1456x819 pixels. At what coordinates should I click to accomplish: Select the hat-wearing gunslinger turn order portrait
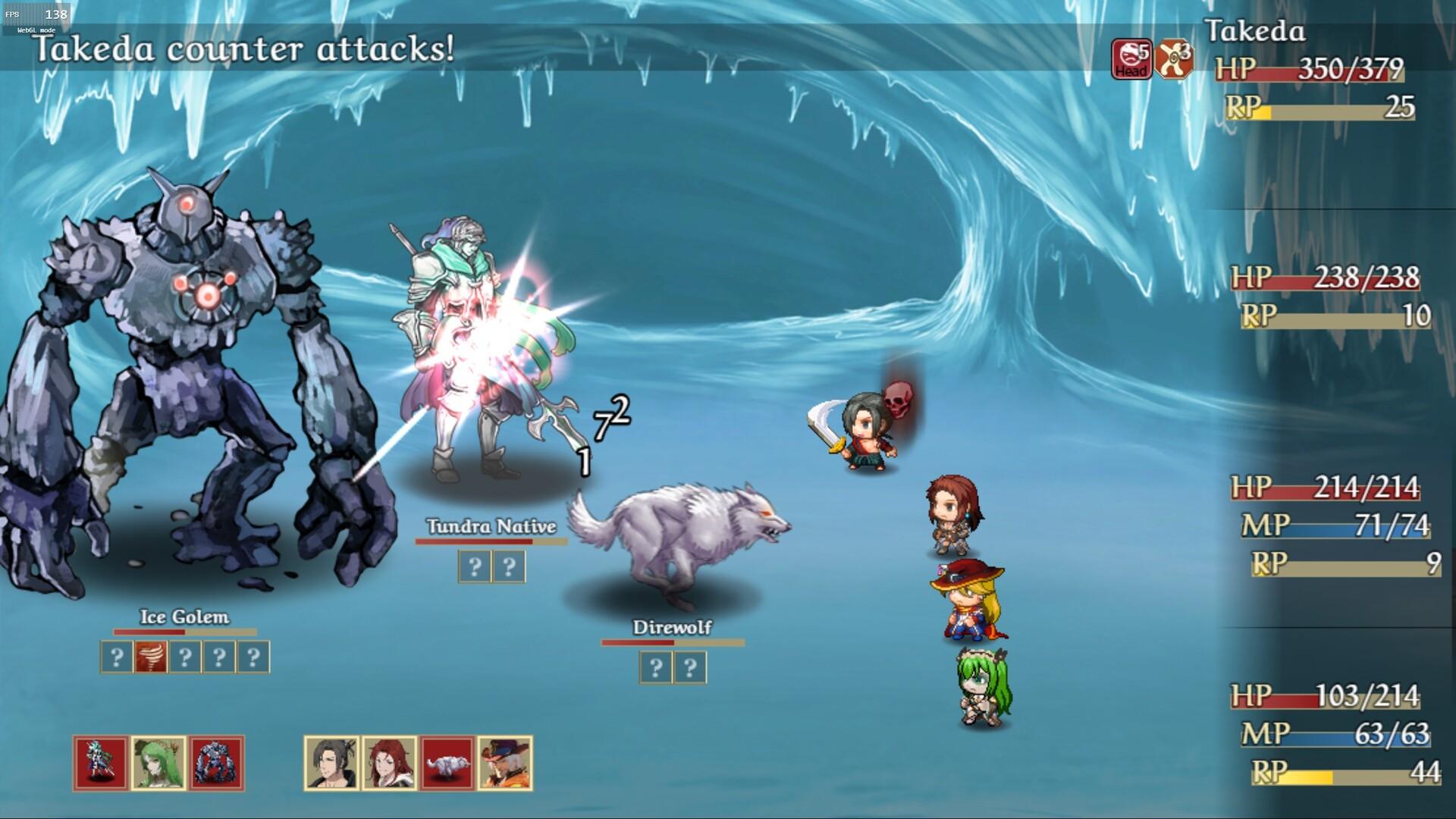pyautogui.click(x=505, y=763)
